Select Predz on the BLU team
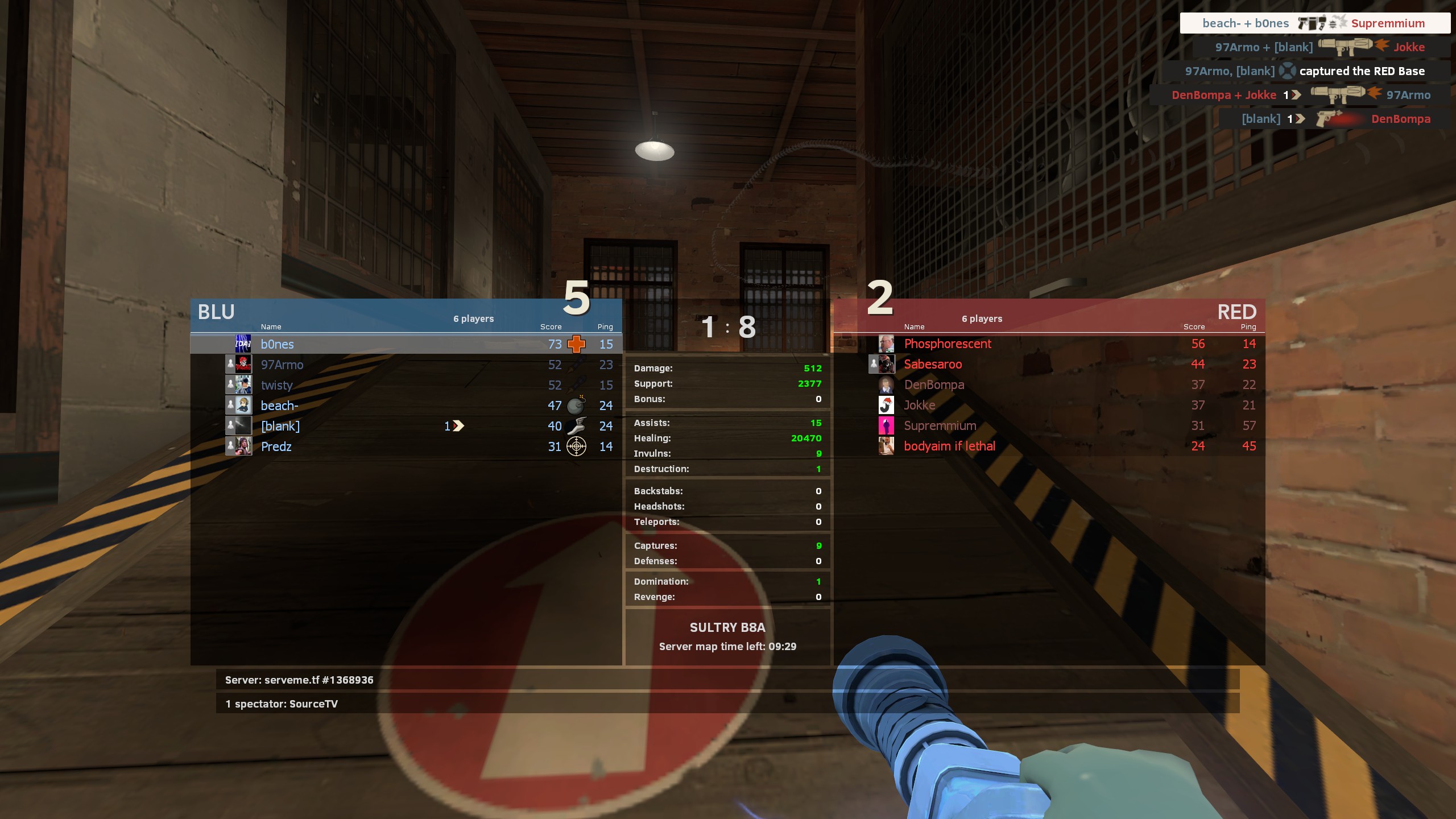 coord(276,446)
